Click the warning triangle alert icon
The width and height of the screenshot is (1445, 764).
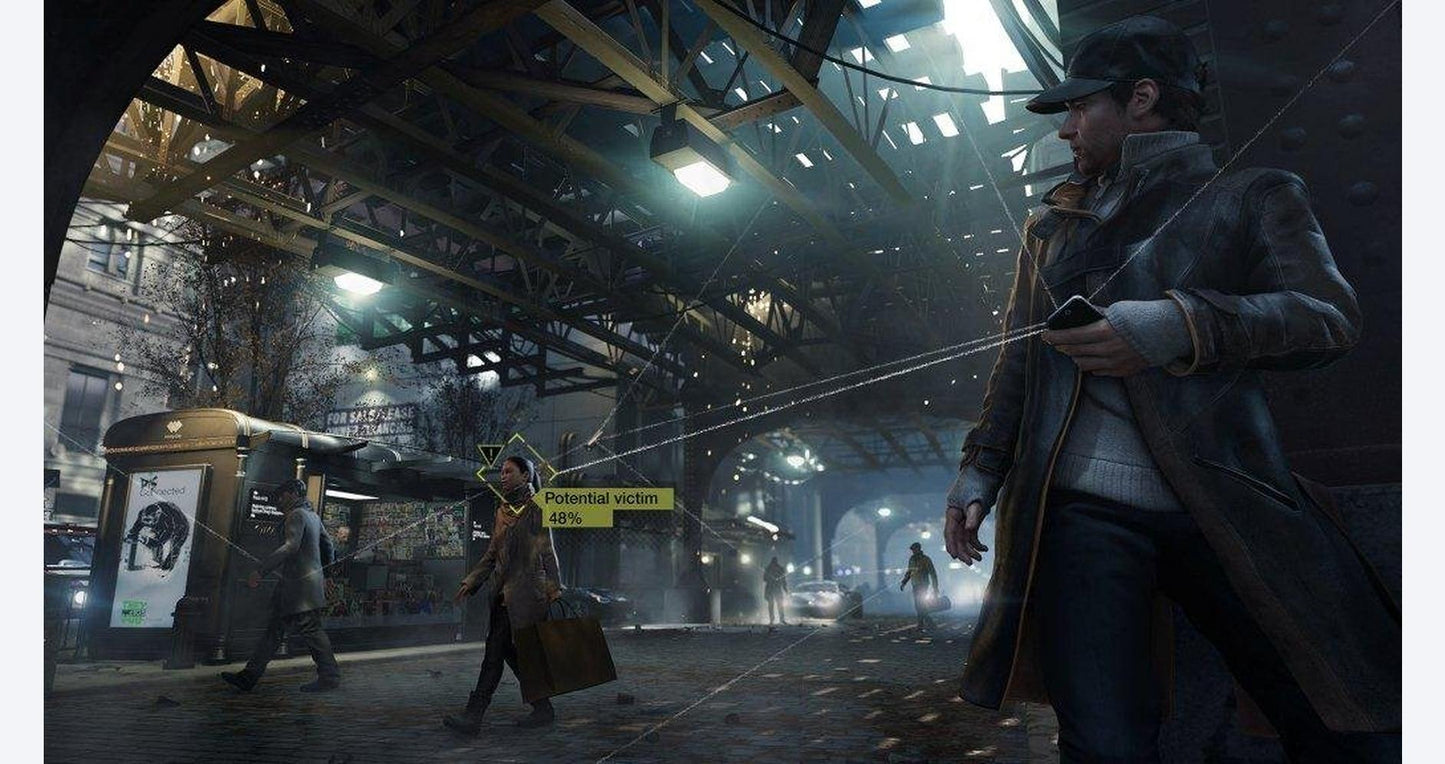tap(489, 455)
